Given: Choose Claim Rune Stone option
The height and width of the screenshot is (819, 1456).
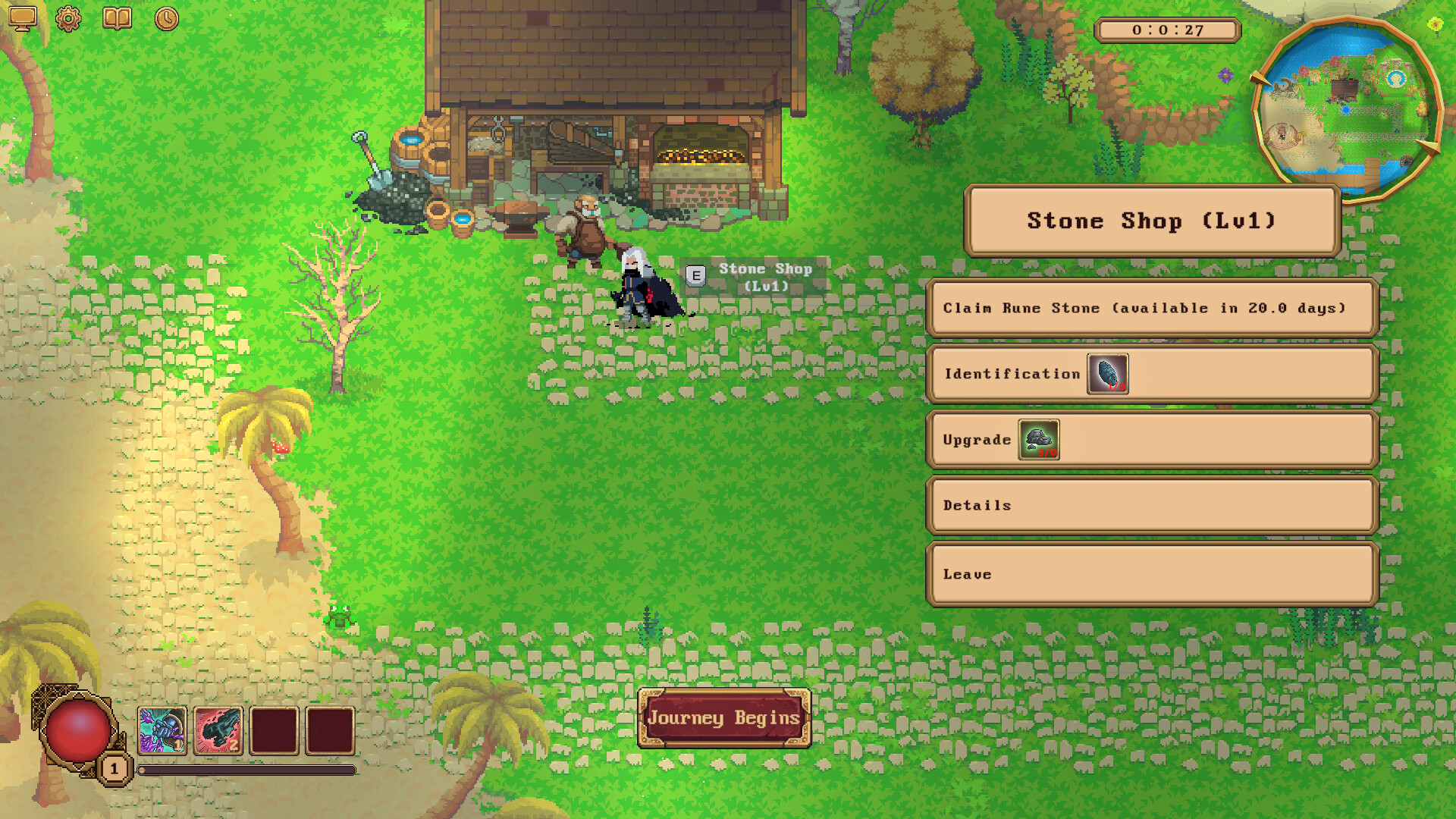Looking at the screenshot, I should (1151, 308).
